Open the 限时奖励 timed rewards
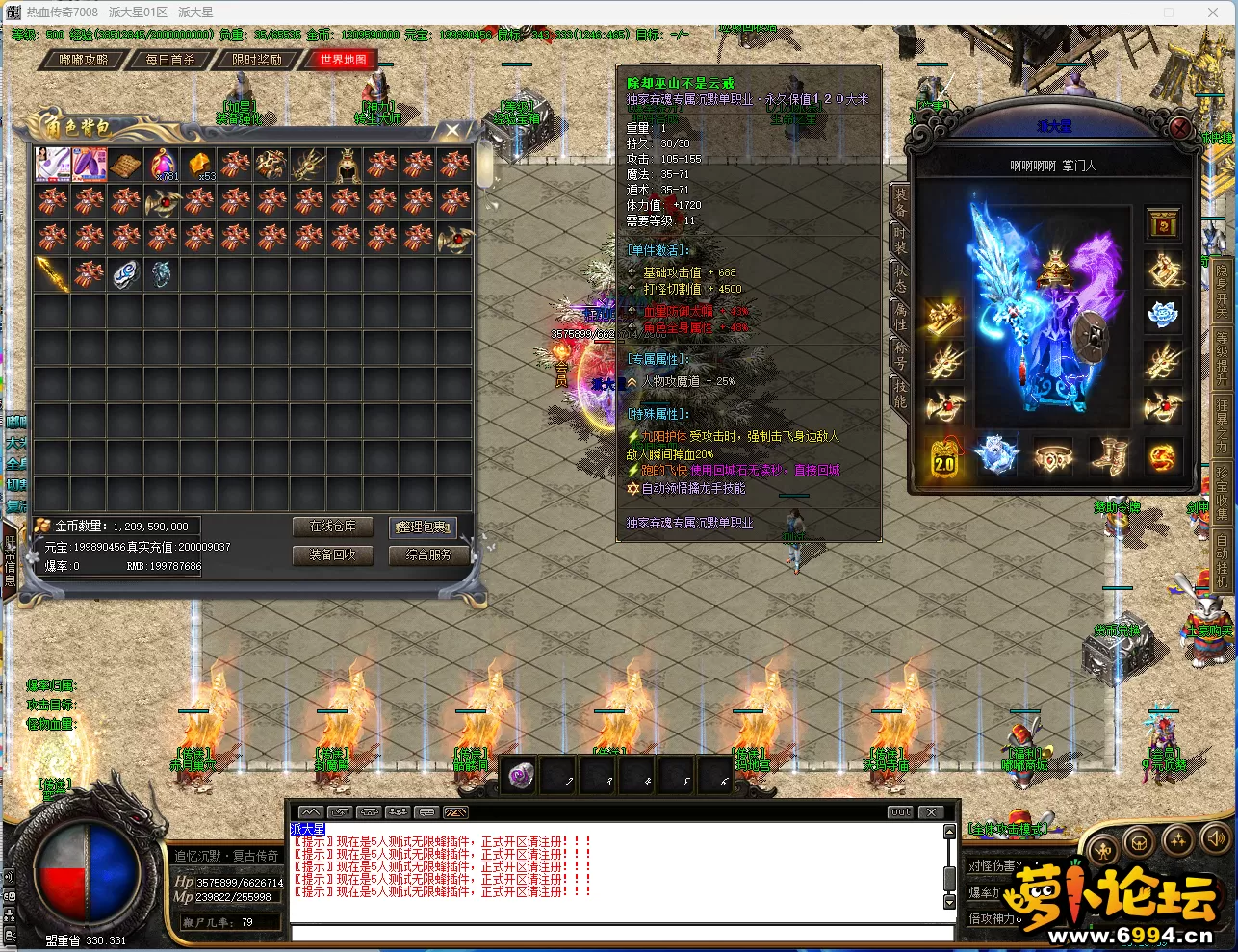1238x952 pixels. (x=257, y=60)
